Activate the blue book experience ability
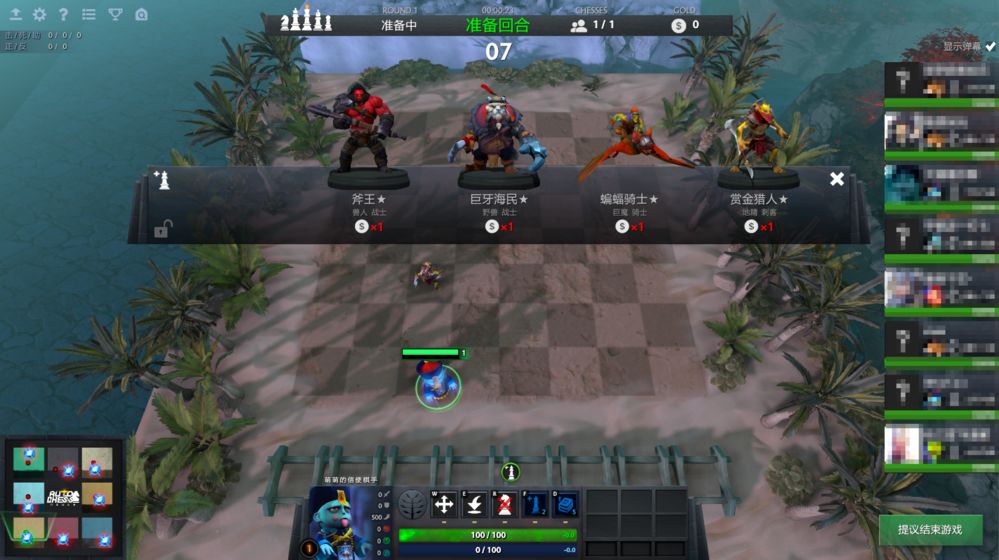The image size is (999, 560). click(x=565, y=505)
